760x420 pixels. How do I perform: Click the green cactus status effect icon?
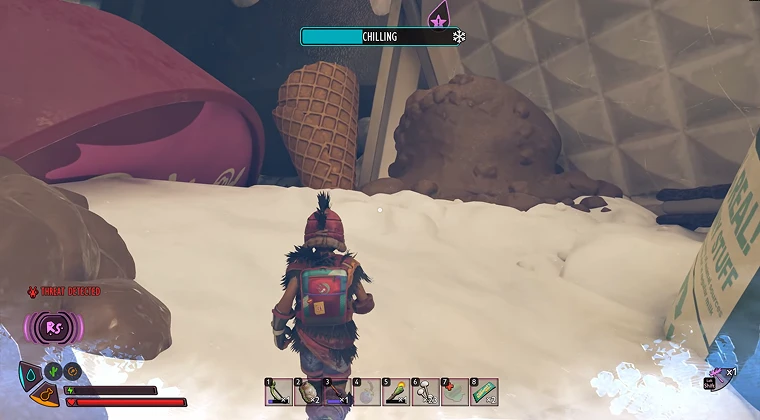(x=55, y=371)
